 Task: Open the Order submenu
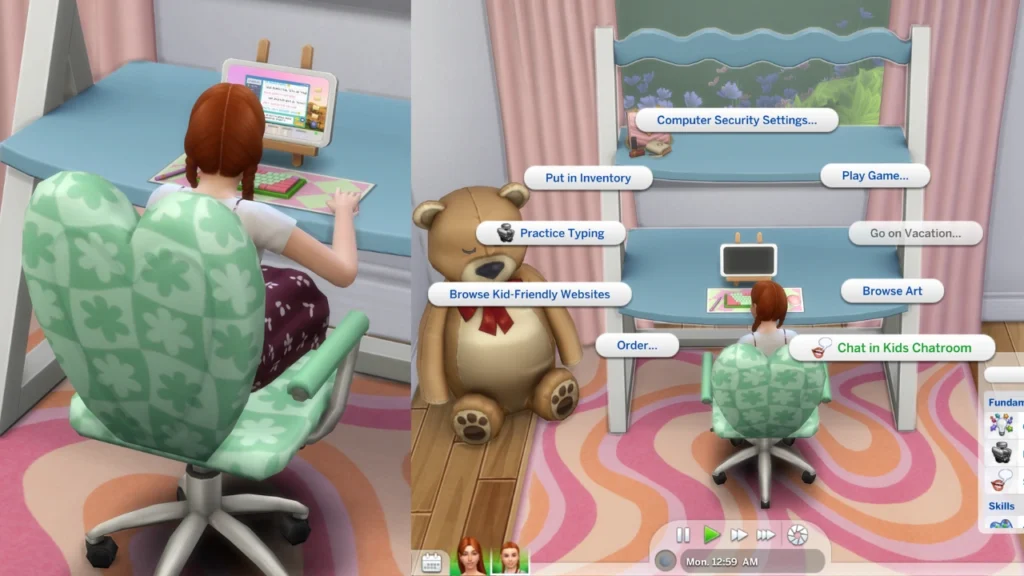(x=636, y=346)
